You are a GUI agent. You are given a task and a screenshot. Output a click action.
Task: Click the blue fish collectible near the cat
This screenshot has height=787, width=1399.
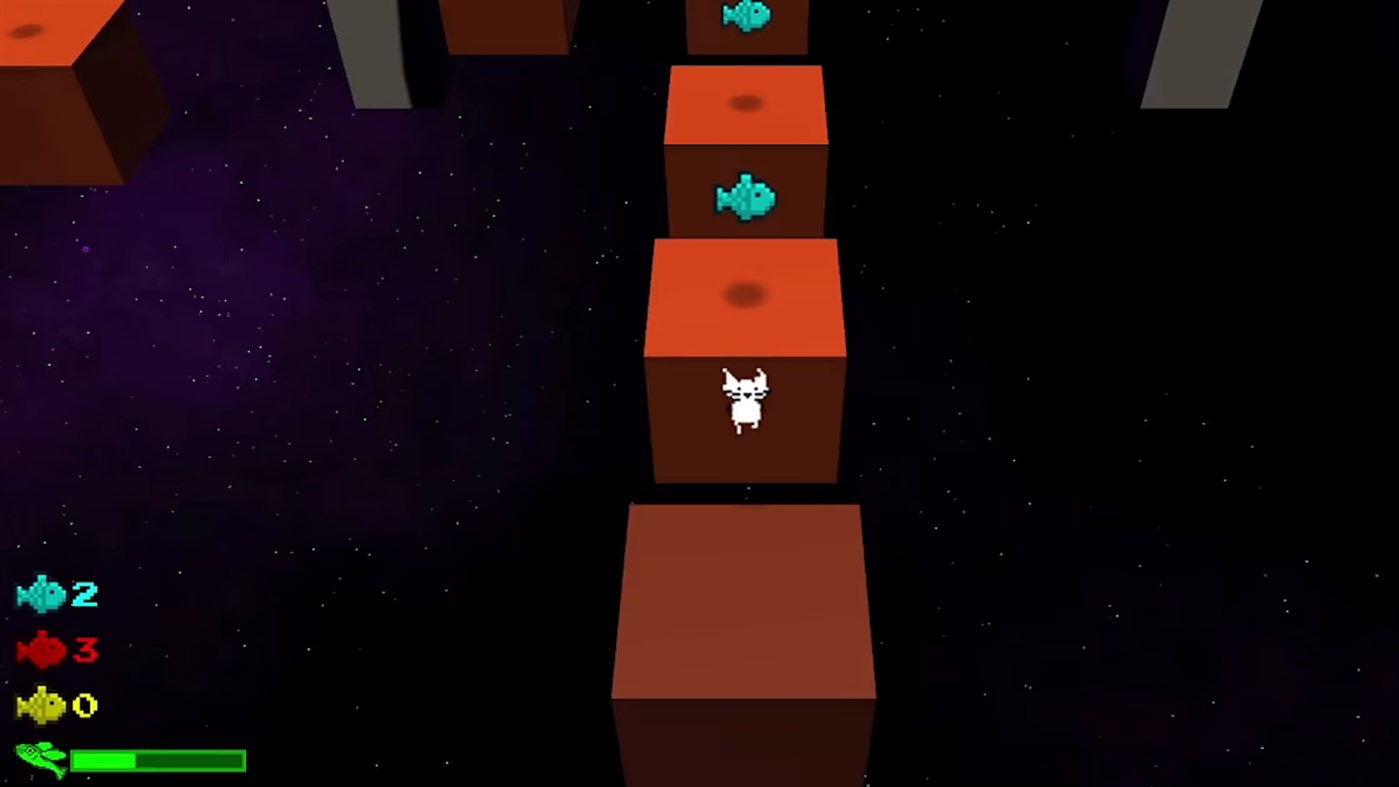744,196
